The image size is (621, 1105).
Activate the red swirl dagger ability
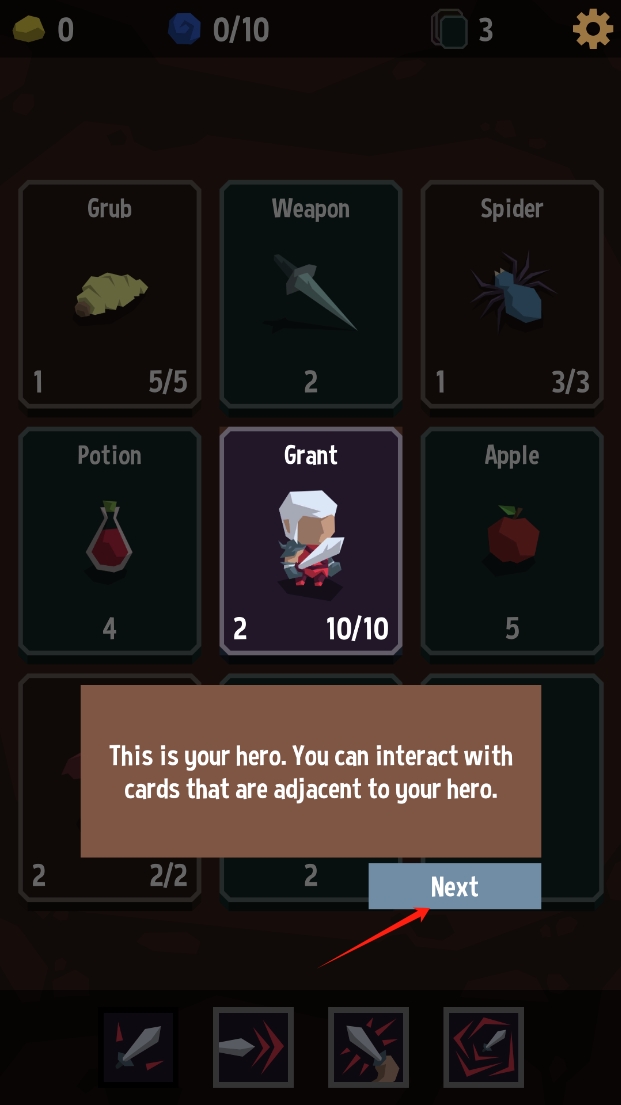(x=483, y=1047)
